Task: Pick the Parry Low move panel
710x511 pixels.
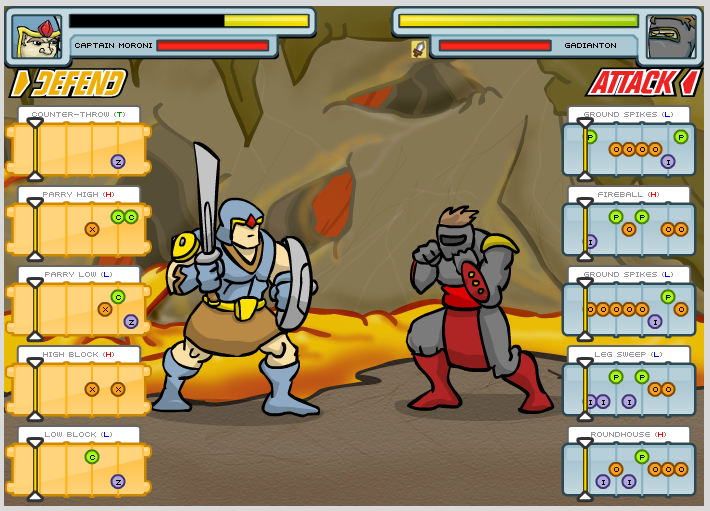Action: pyautogui.click(x=79, y=309)
